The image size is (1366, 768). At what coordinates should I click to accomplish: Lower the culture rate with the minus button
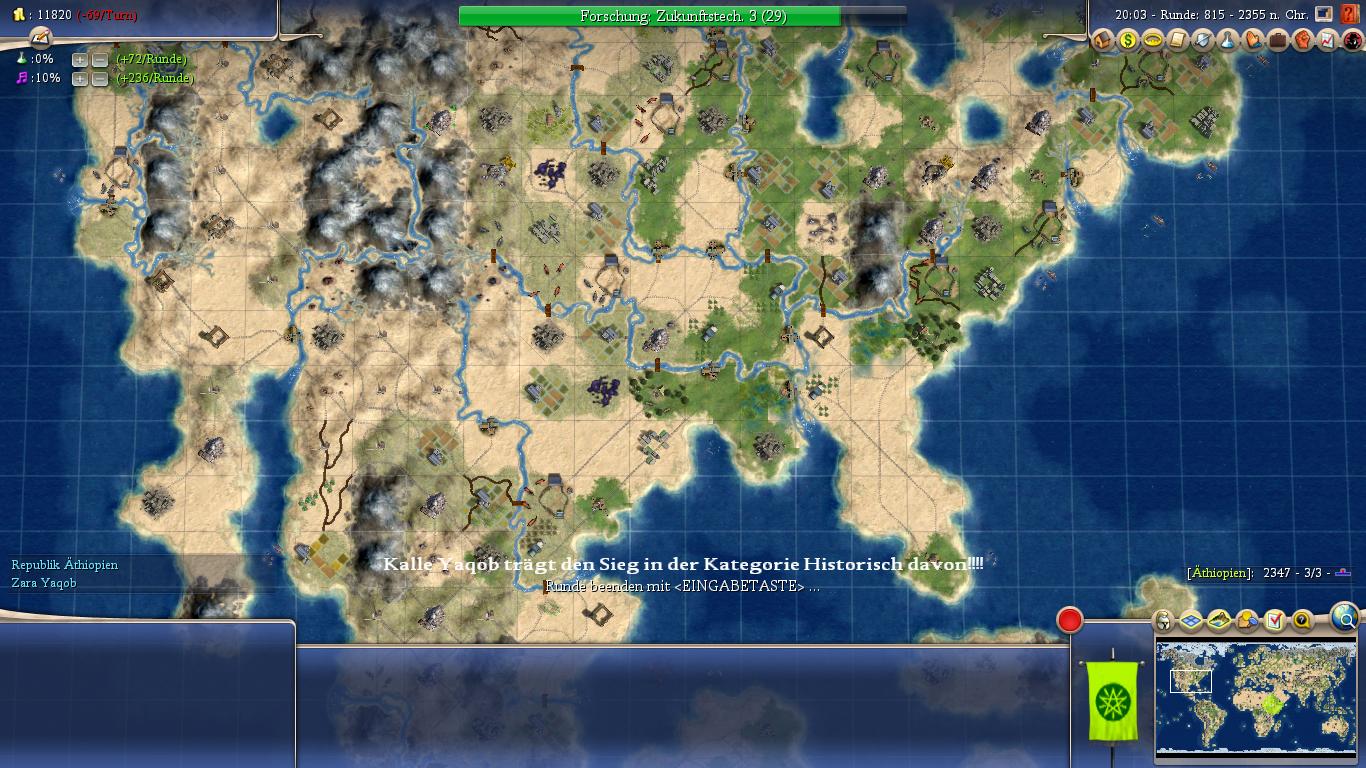tap(99, 78)
